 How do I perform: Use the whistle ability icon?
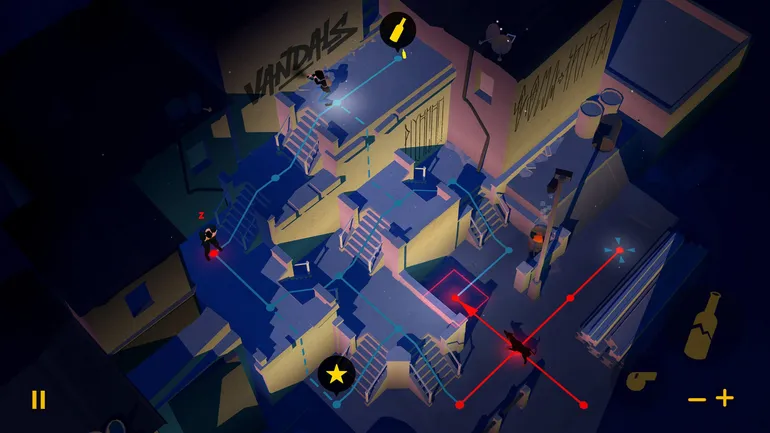(x=641, y=379)
